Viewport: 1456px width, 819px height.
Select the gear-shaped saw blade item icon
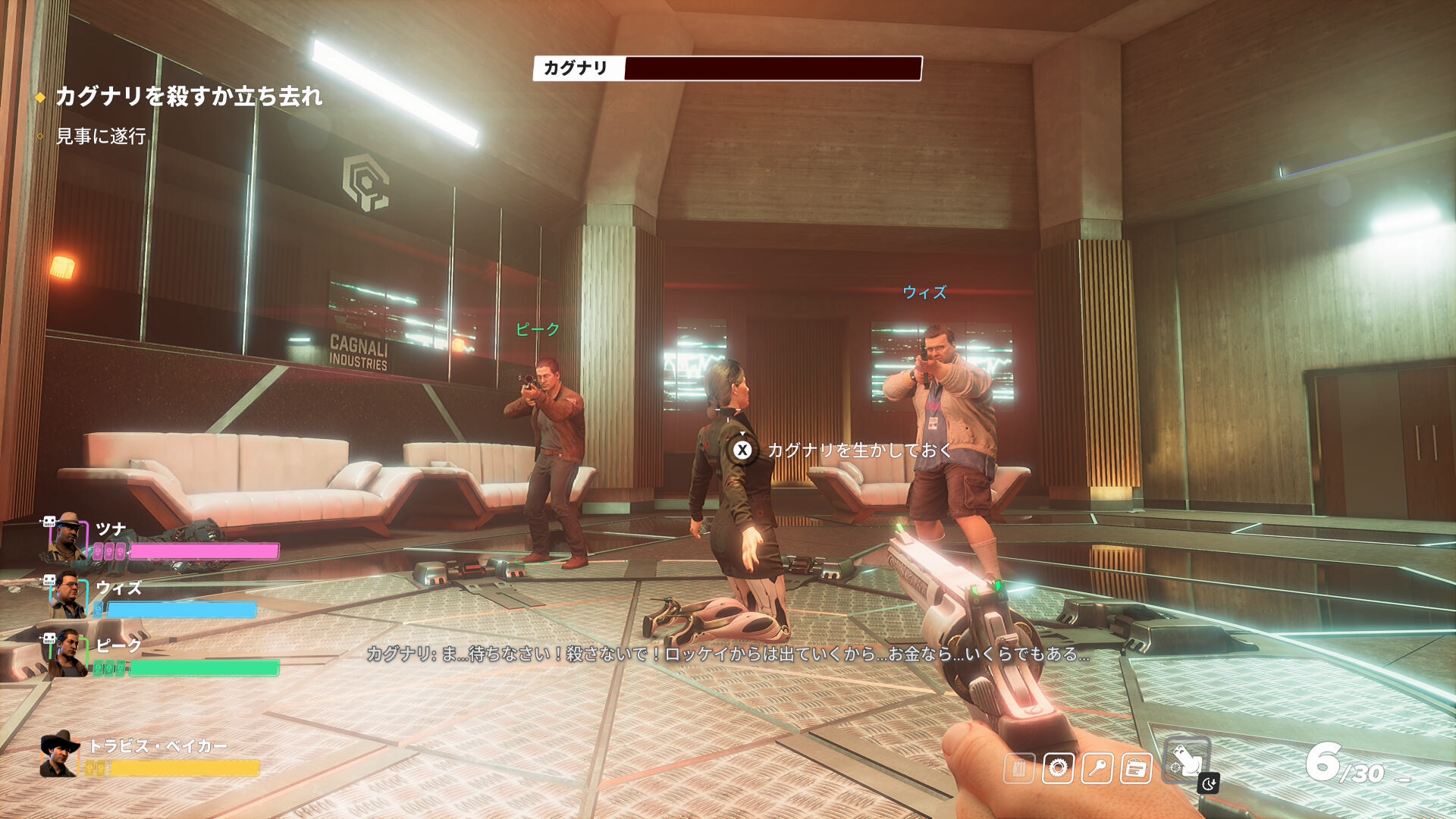pyautogui.click(x=1058, y=768)
